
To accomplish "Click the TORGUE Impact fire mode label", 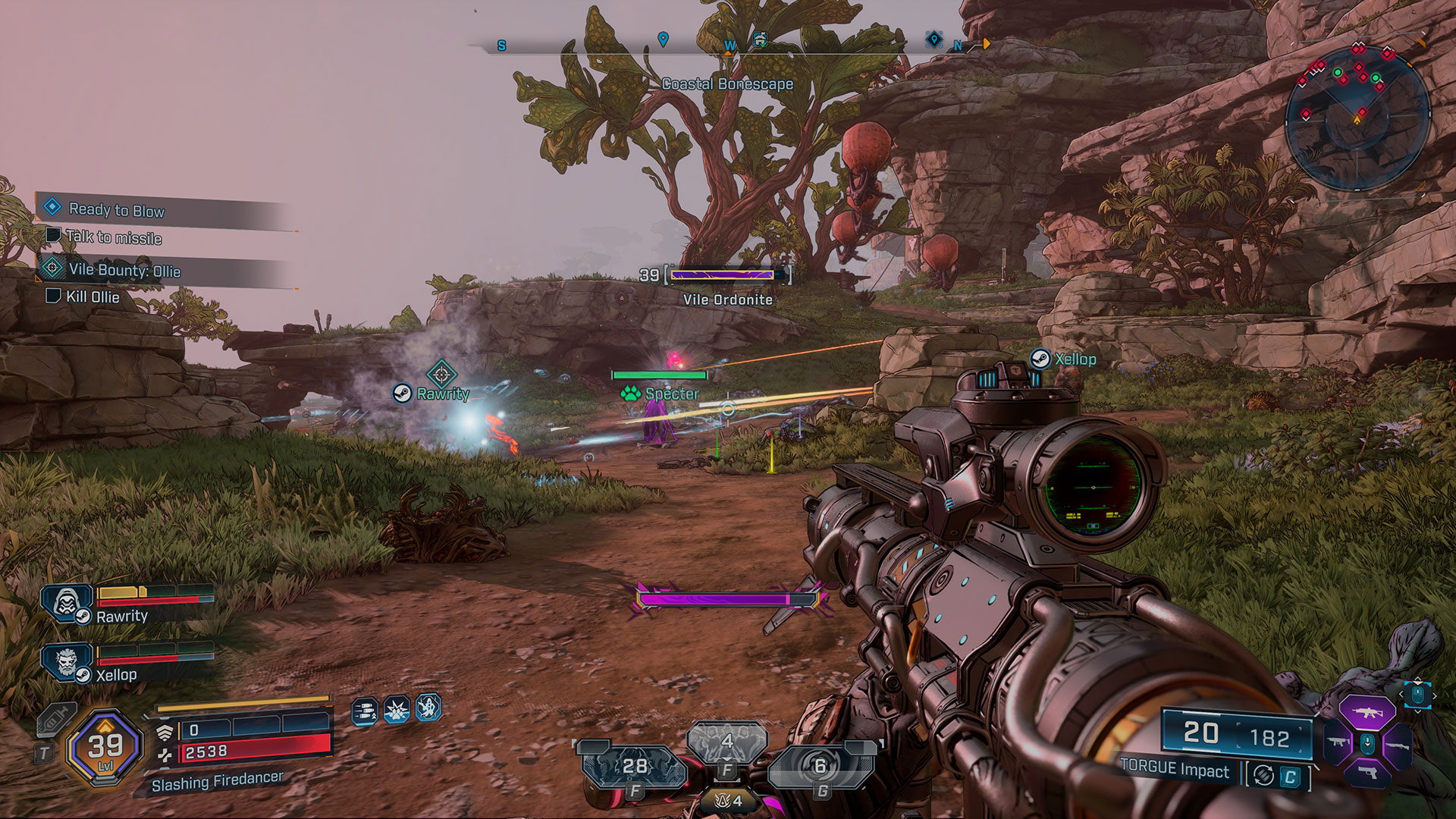I will tap(1175, 770).
